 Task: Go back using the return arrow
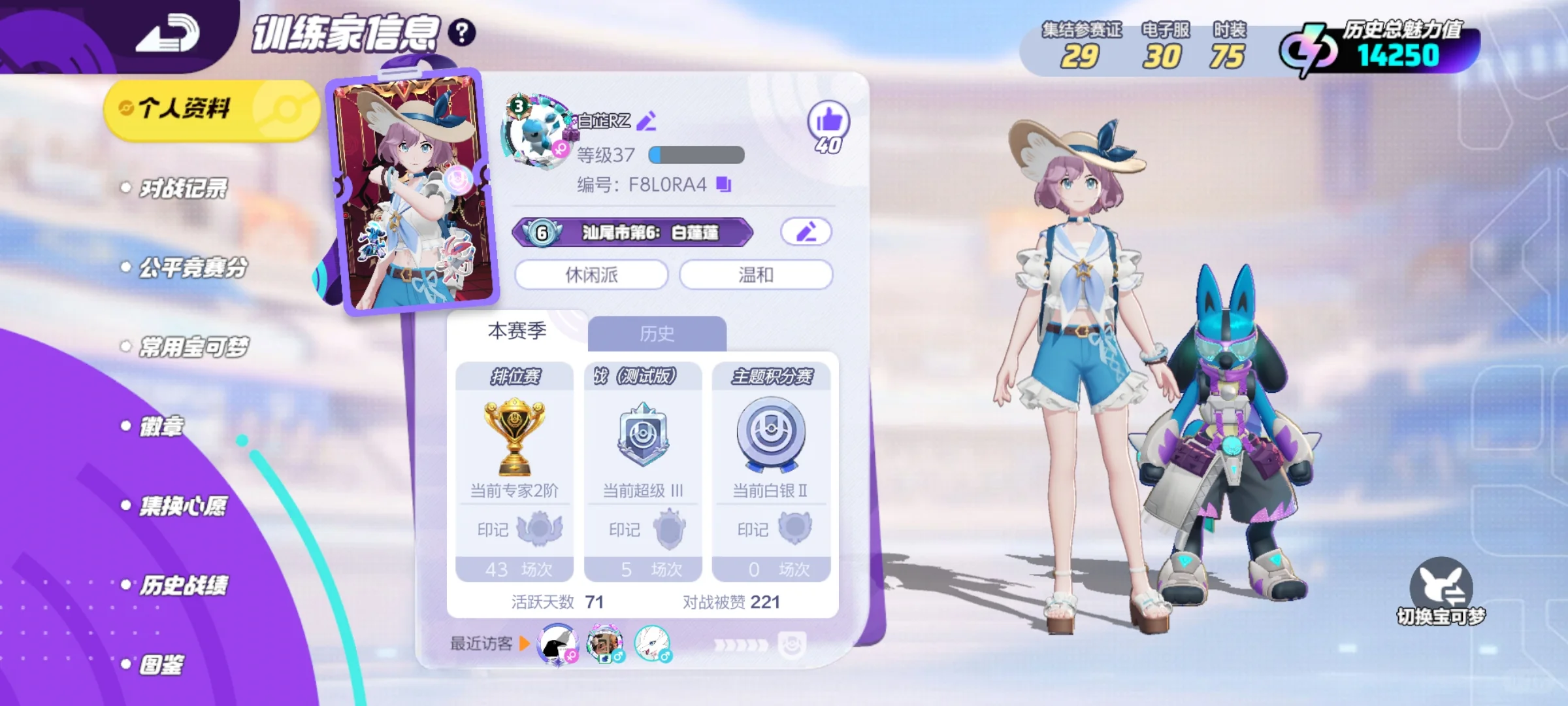[x=167, y=34]
